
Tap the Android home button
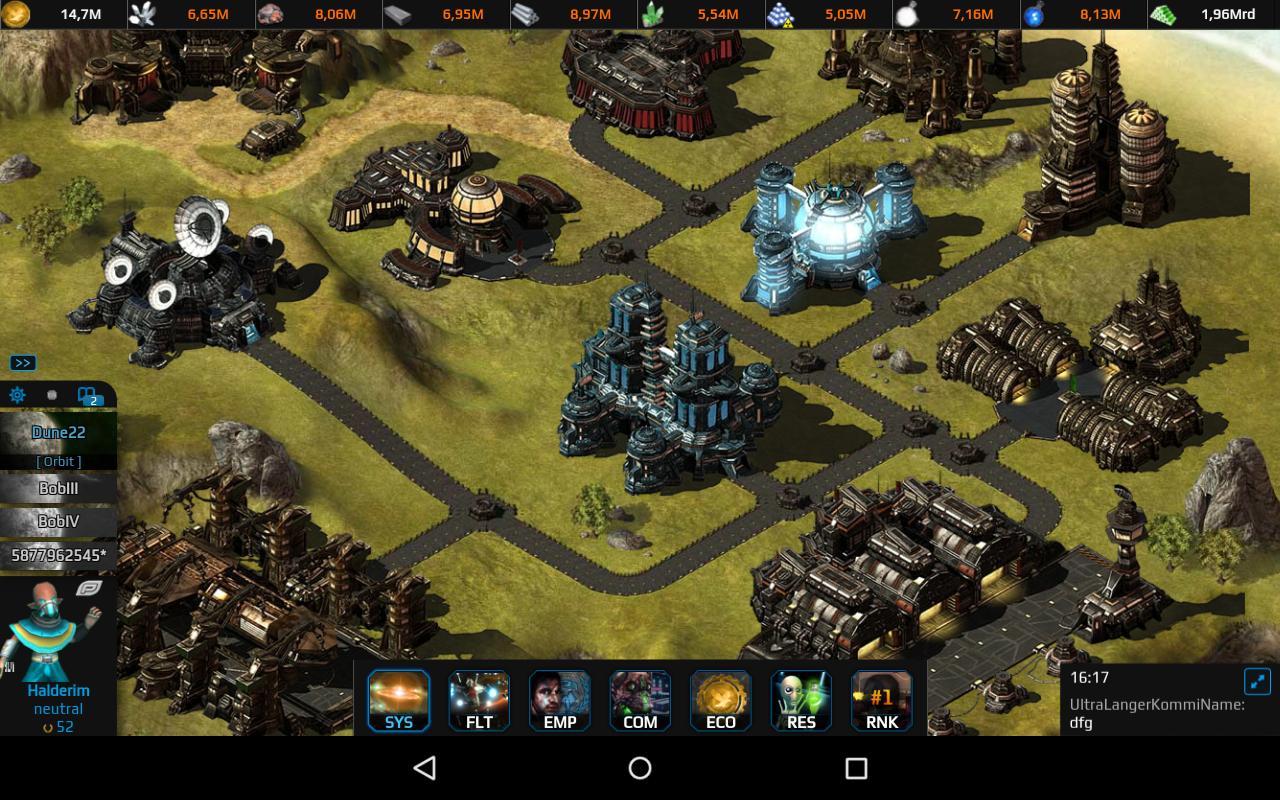(x=640, y=768)
